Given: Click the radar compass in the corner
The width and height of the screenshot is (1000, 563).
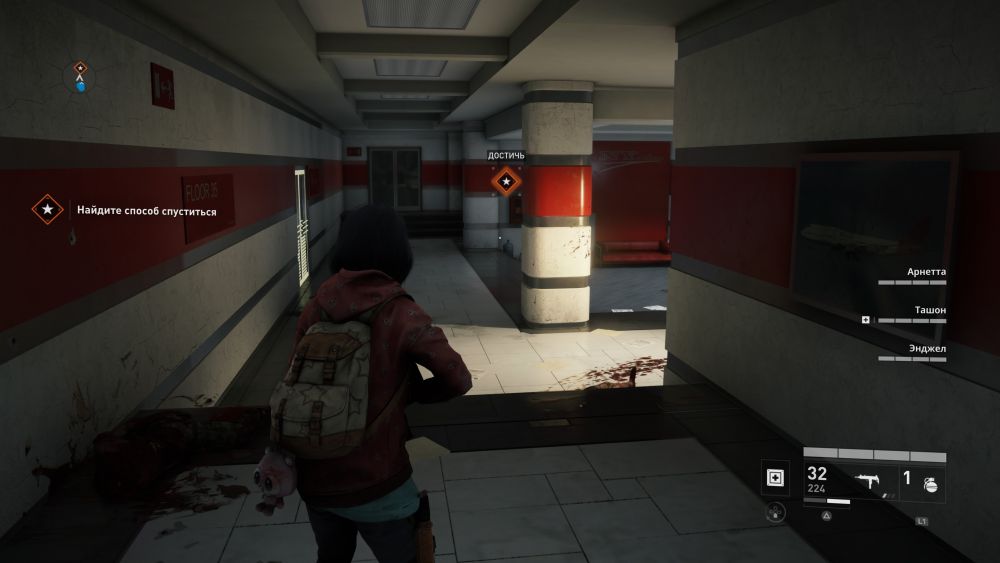Looking at the screenshot, I should point(80,75).
